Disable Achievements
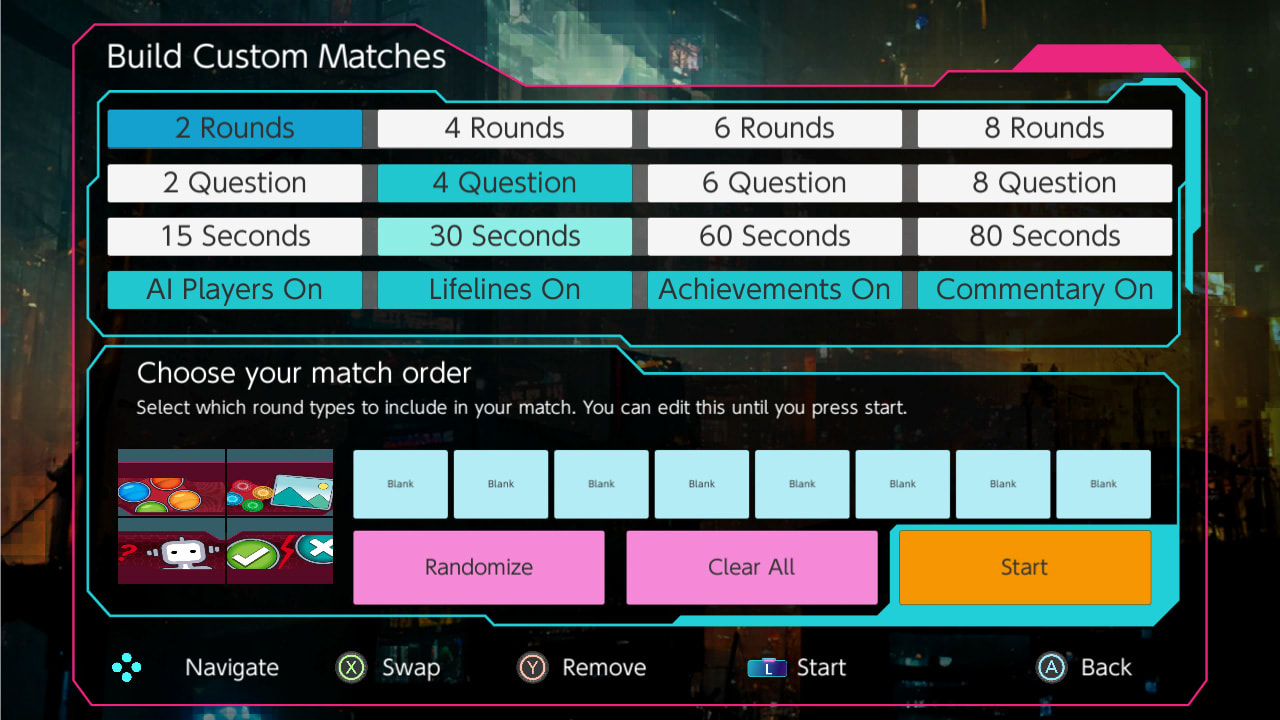This screenshot has width=1280, height=720. point(774,289)
